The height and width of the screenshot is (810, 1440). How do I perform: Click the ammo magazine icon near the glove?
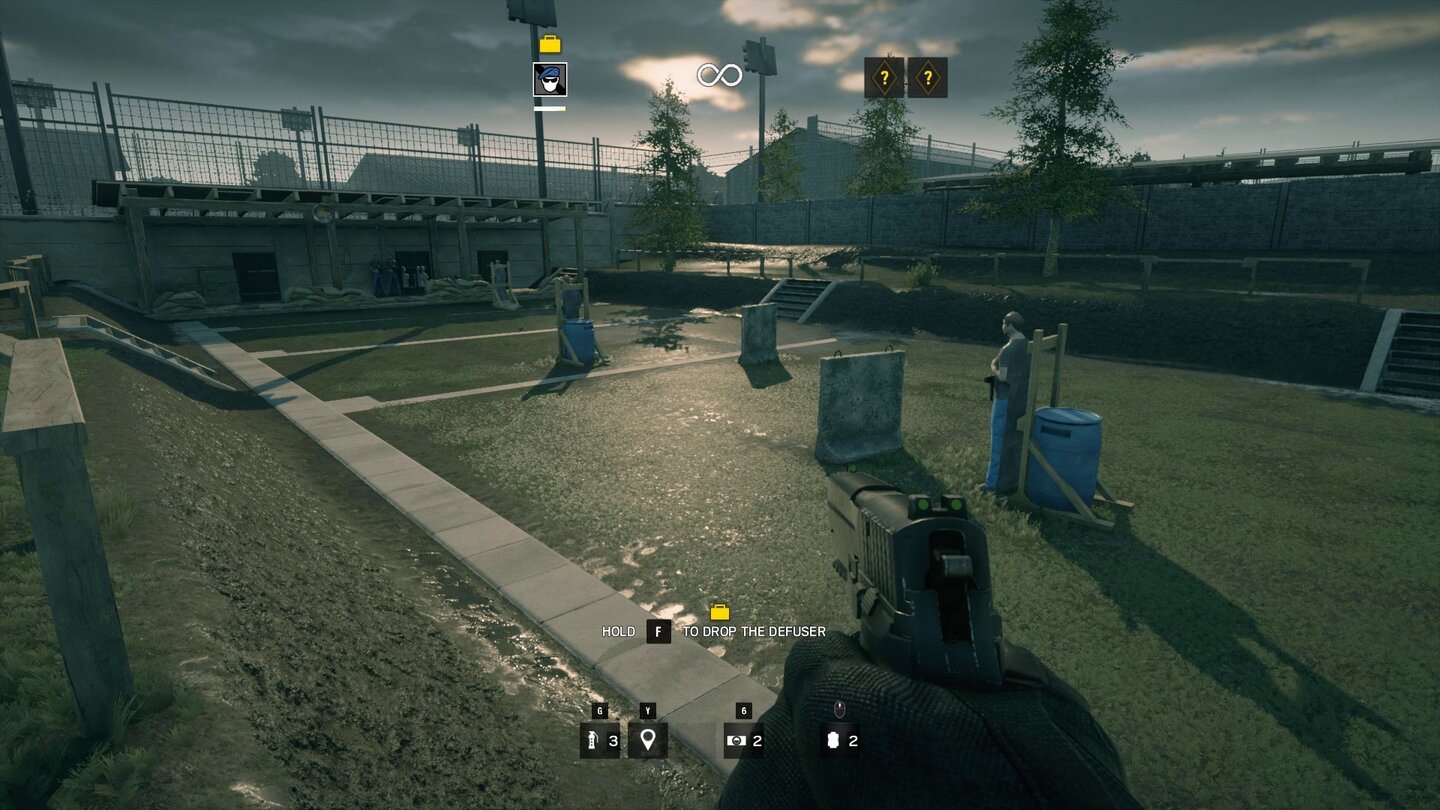click(834, 743)
